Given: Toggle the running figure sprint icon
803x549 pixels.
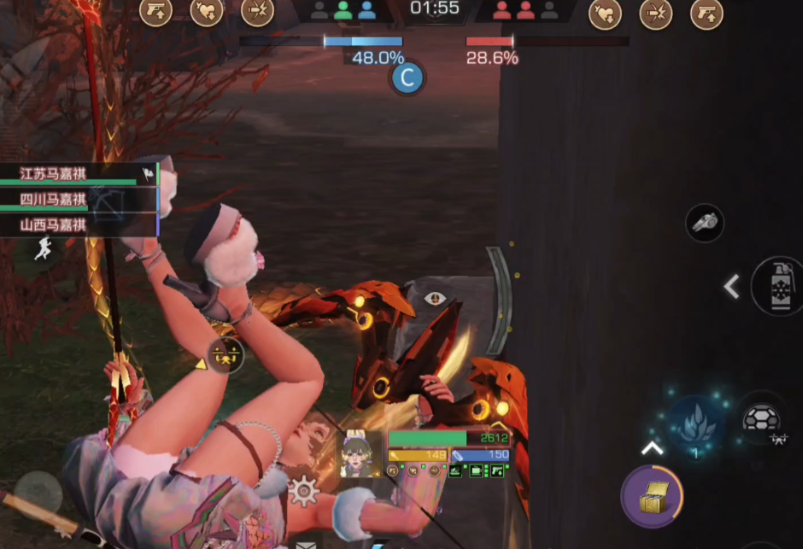Looking at the screenshot, I should click(43, 249).
